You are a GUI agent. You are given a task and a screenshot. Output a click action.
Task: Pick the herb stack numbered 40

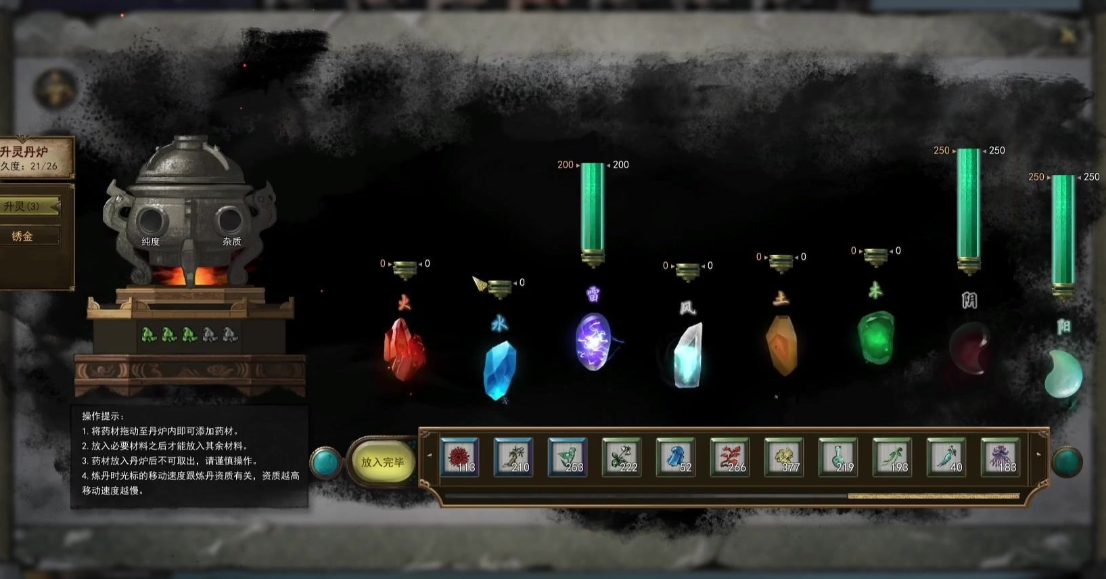pyautogui.click(x=945, y=457)
